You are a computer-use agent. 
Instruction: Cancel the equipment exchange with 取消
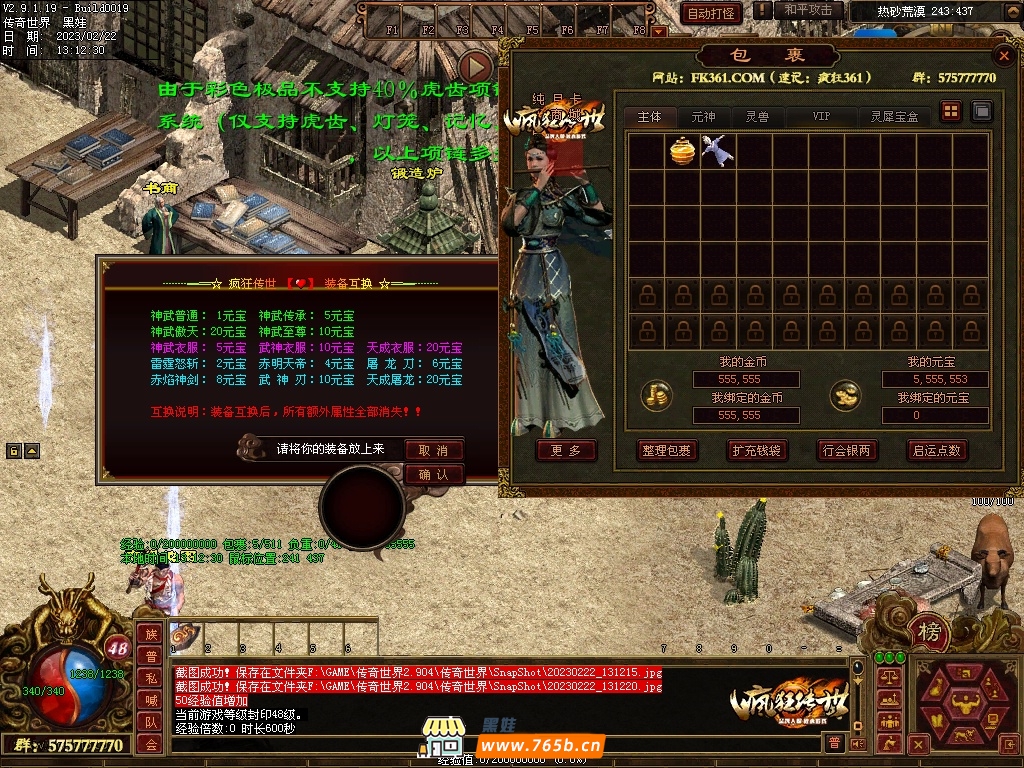pos(434,450)
